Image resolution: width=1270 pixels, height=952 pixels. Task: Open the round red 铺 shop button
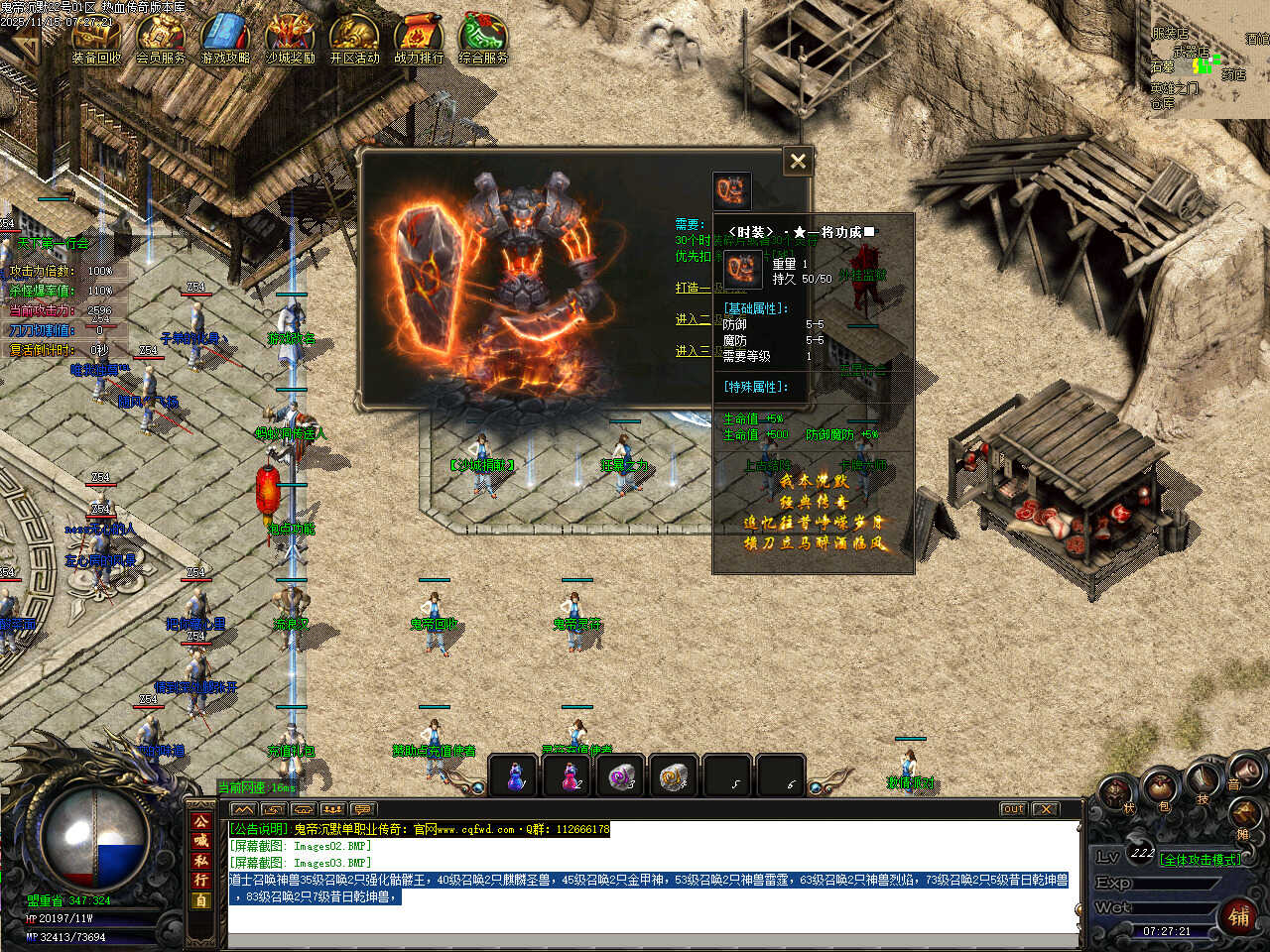coord(1239,915)
